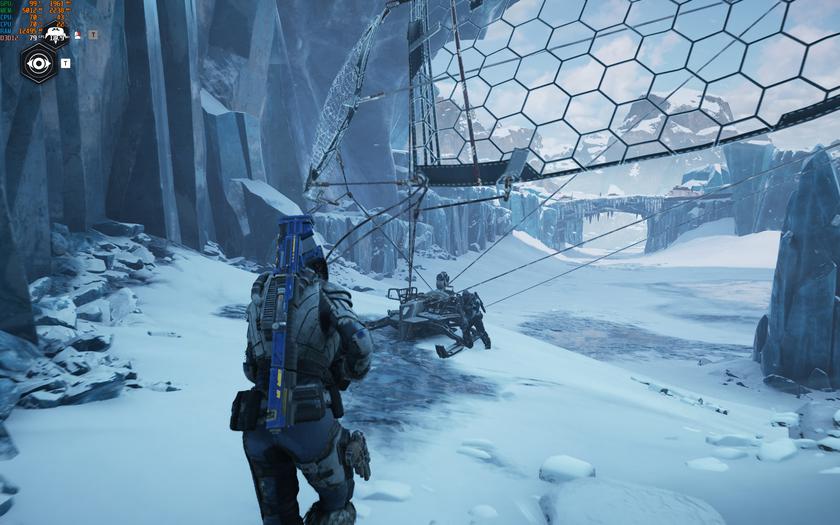Activate the eye-shaped ability hexagon icon
Viewport: 840px width, 525px height.
(x=39, y=64)
